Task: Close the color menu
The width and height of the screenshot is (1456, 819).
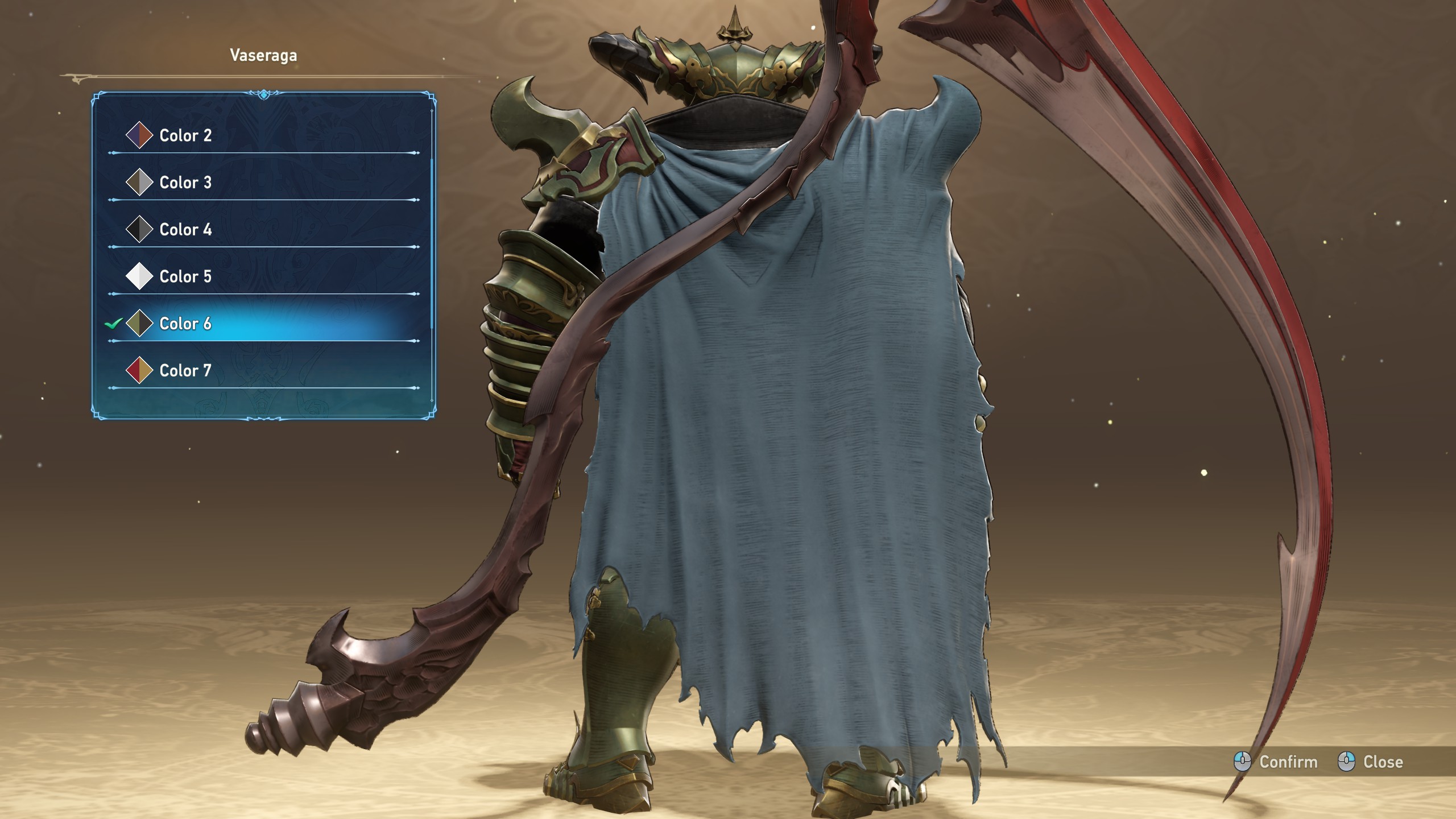Action: click(1371, 762)
